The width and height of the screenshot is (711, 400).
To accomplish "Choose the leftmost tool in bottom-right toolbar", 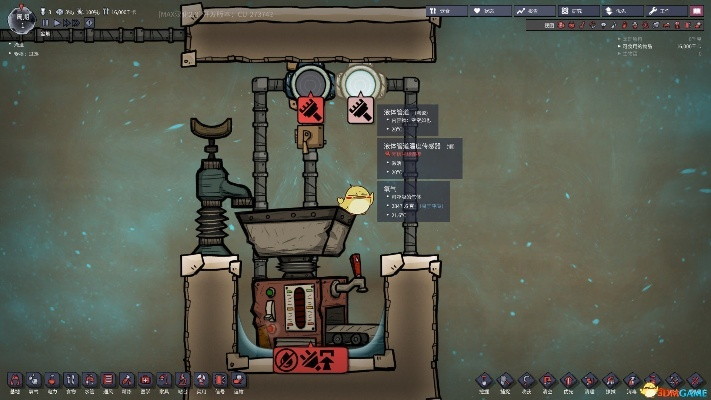I will point(485,380).
